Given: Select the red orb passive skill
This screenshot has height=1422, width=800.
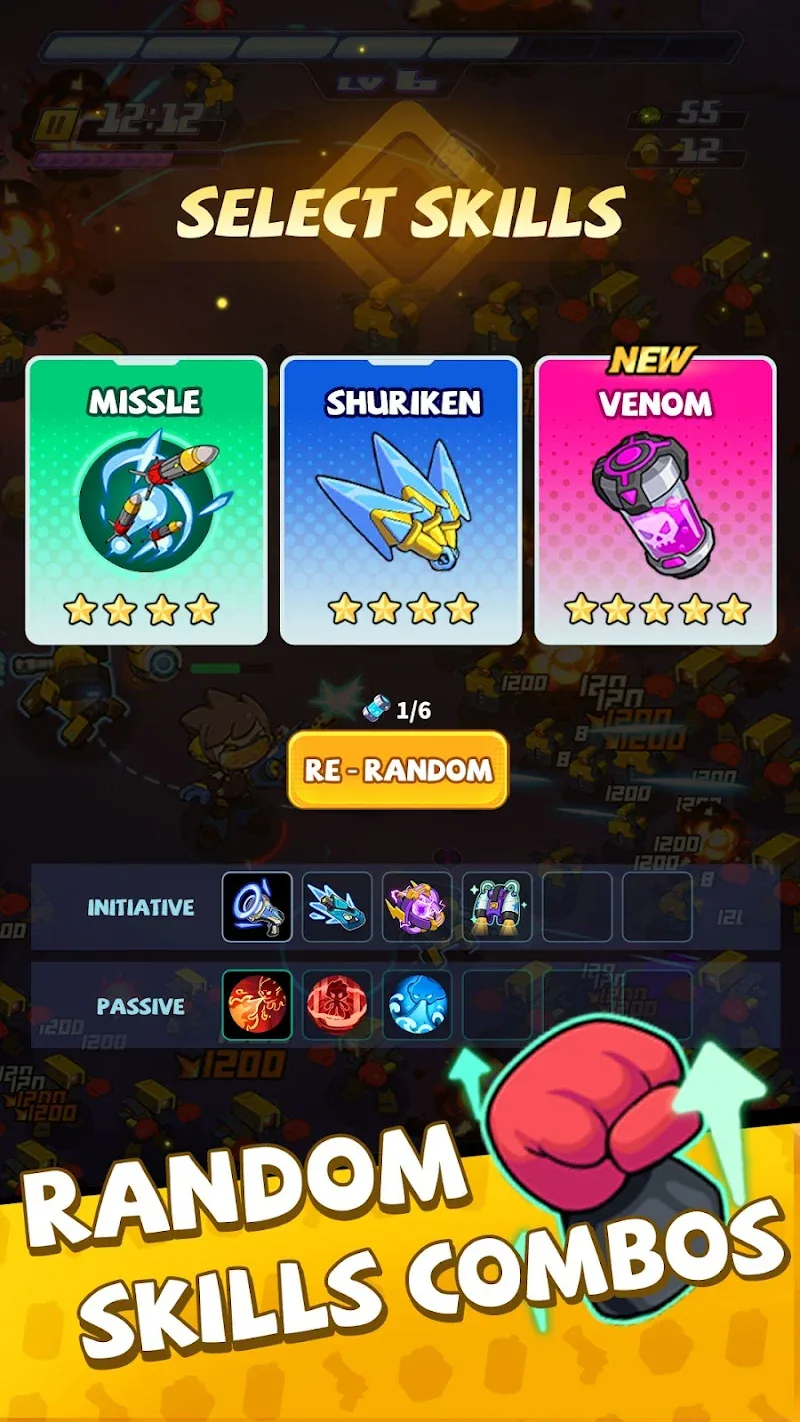Looking at the screenshot, I should [337, 1005].
